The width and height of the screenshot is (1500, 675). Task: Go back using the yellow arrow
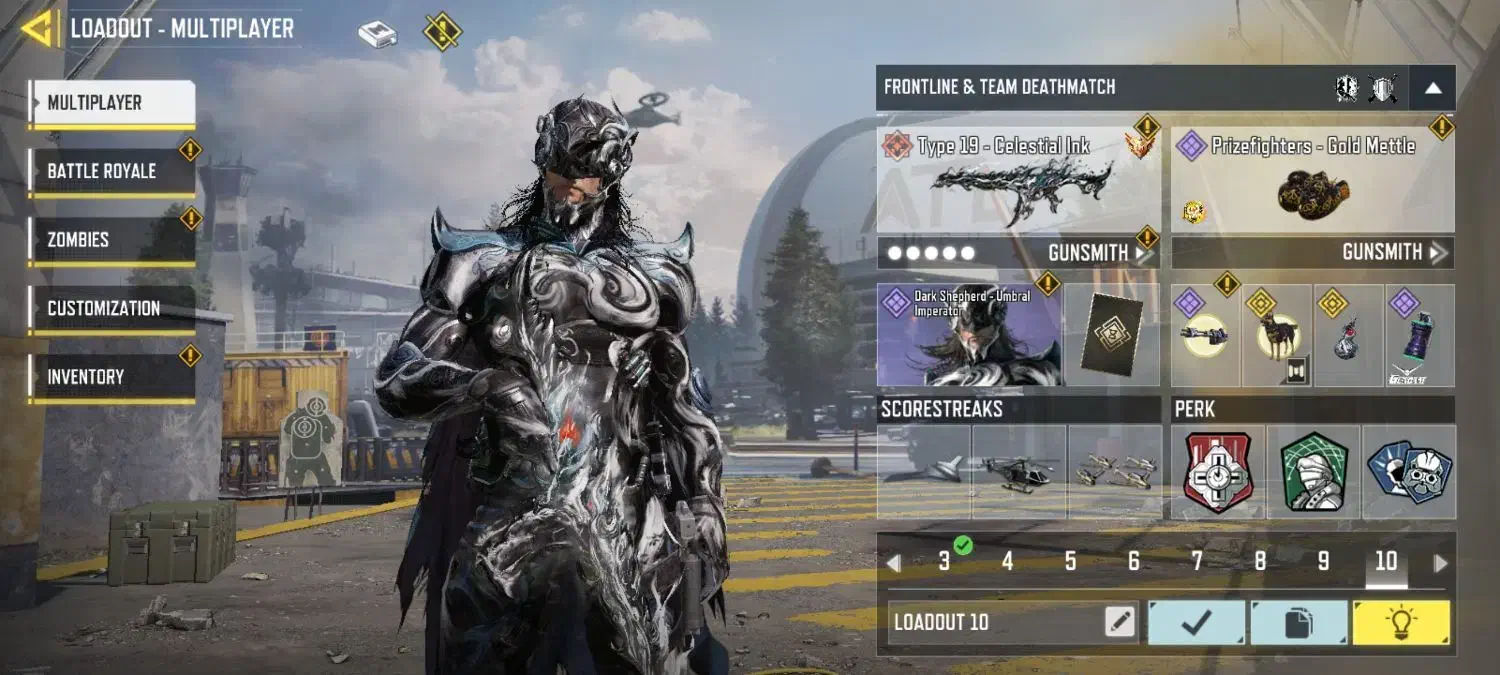click(38, 29)
